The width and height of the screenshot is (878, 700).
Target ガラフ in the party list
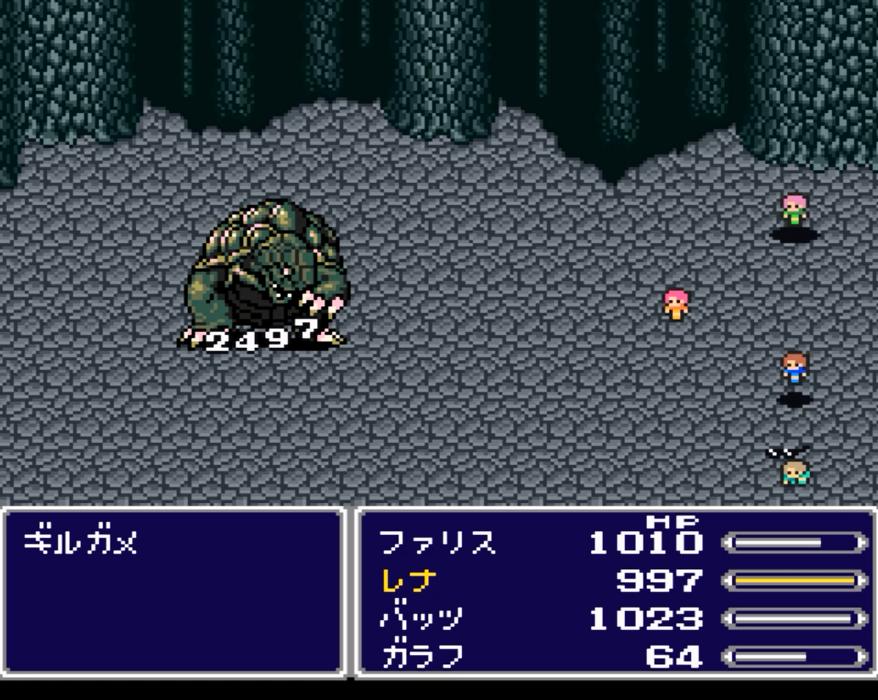tap(421, 657)
